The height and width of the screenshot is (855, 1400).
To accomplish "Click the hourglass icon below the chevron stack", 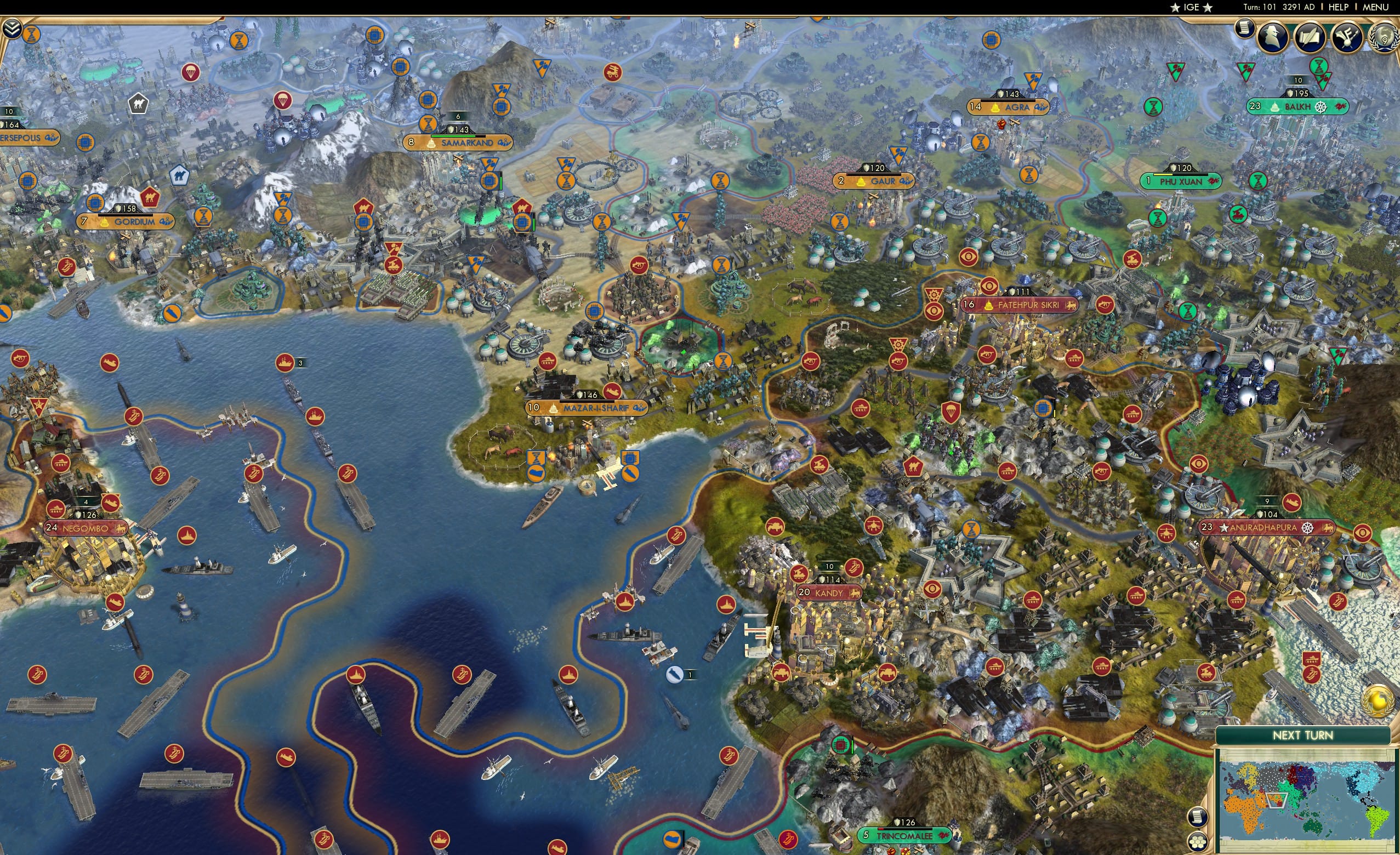I will tap(31, 35).
